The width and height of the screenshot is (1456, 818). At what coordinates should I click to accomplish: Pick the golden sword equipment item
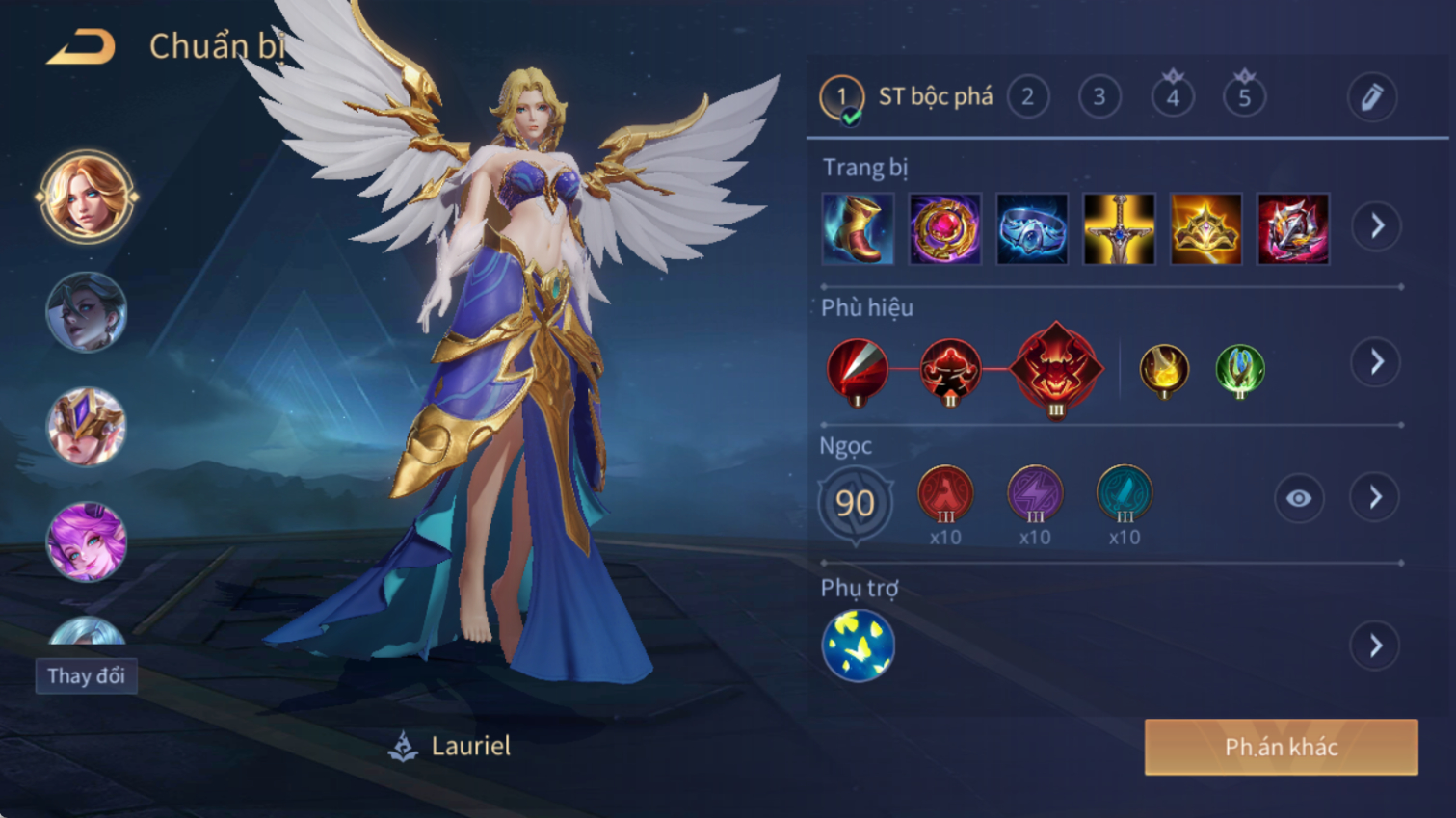pos(1119,229)
